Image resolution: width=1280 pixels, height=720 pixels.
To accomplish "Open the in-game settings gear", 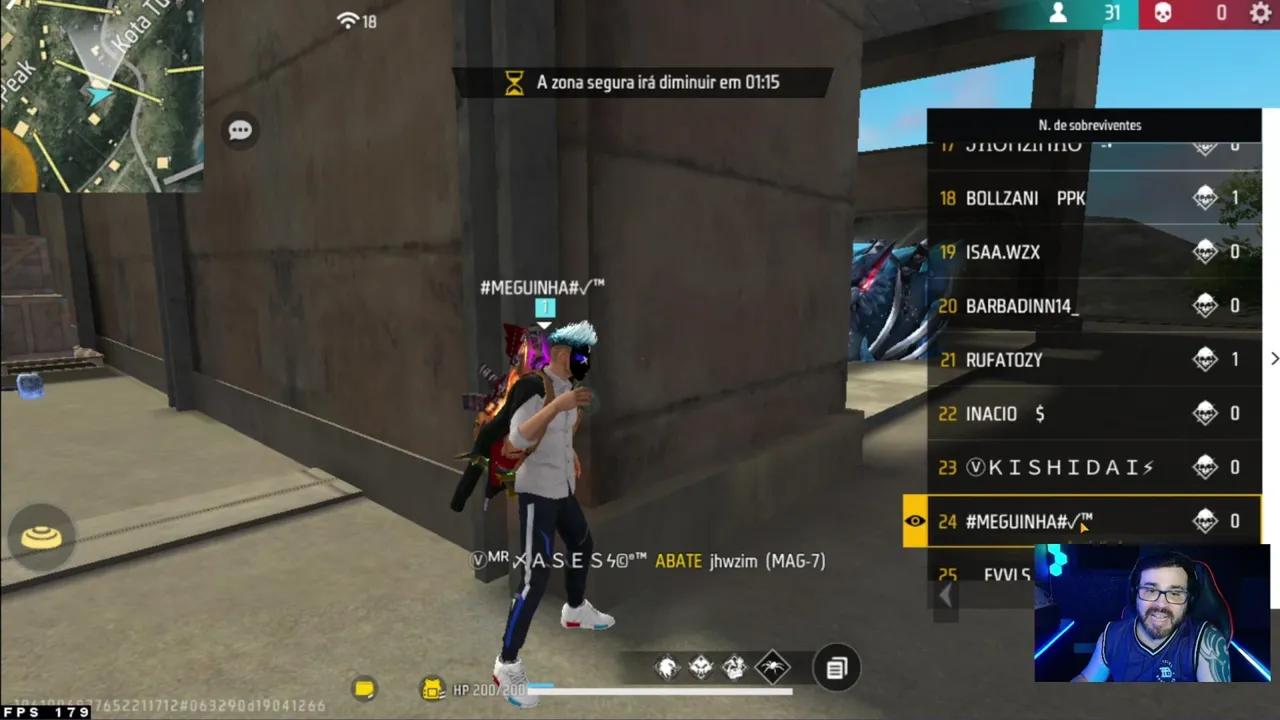I will coord(1258,14).
